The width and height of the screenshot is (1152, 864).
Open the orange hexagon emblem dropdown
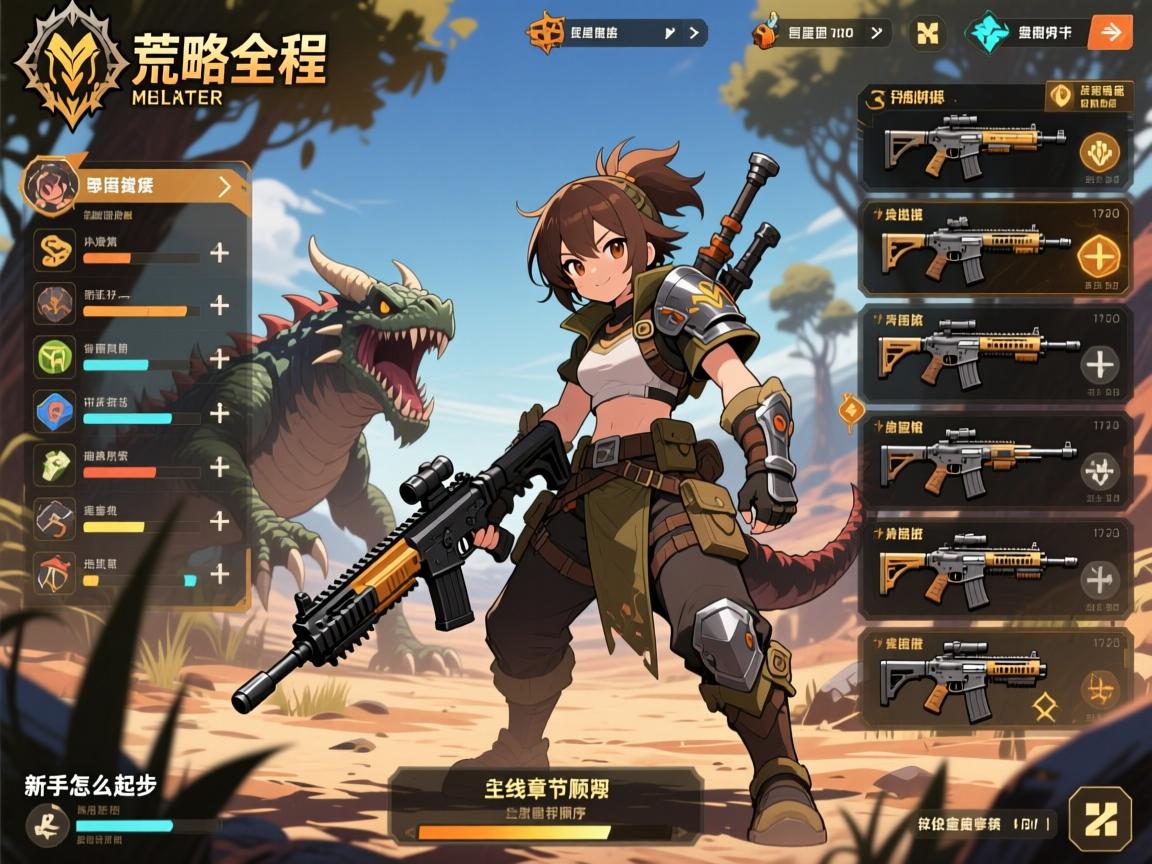617,33
